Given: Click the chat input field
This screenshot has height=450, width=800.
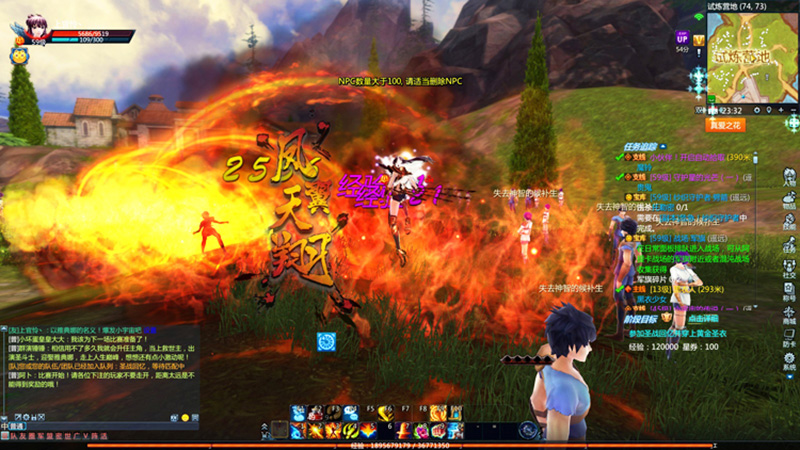Looking at the screenshot, I should point(100,427).
